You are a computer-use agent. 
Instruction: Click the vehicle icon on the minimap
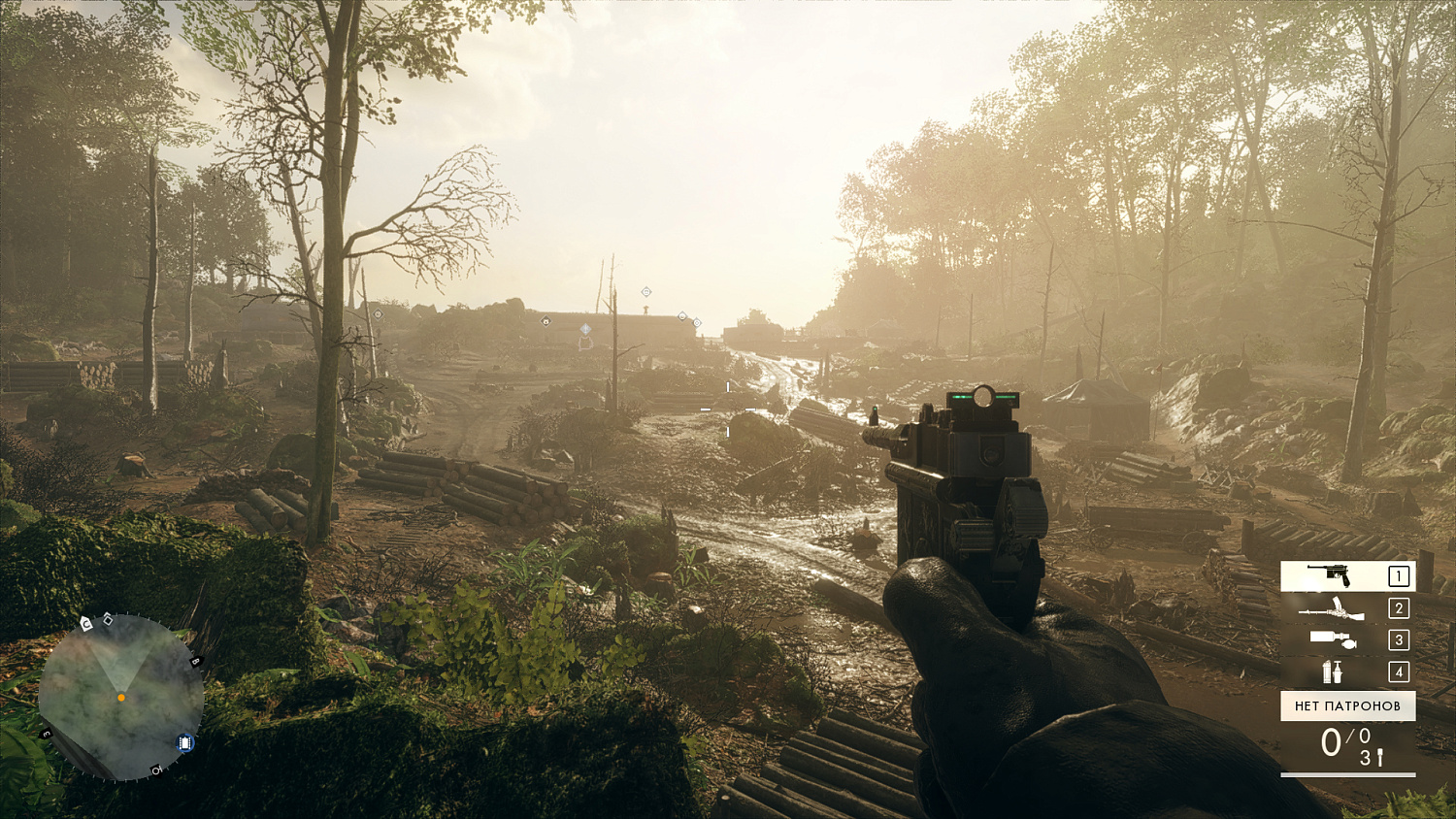point(184,742)
